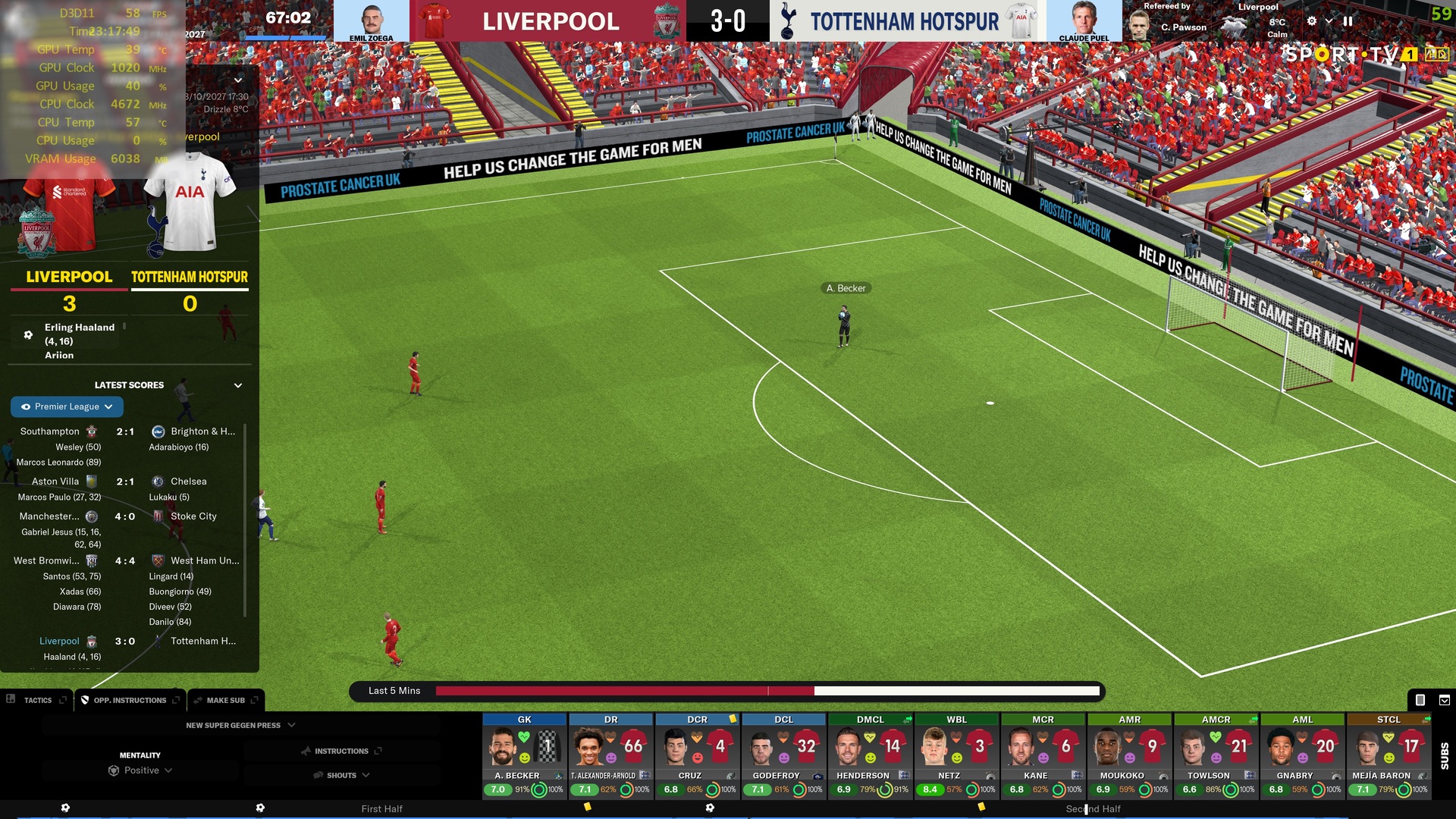Open the team Instructions panel
The height and width of the screenshot is (819, 1456).
341,751
